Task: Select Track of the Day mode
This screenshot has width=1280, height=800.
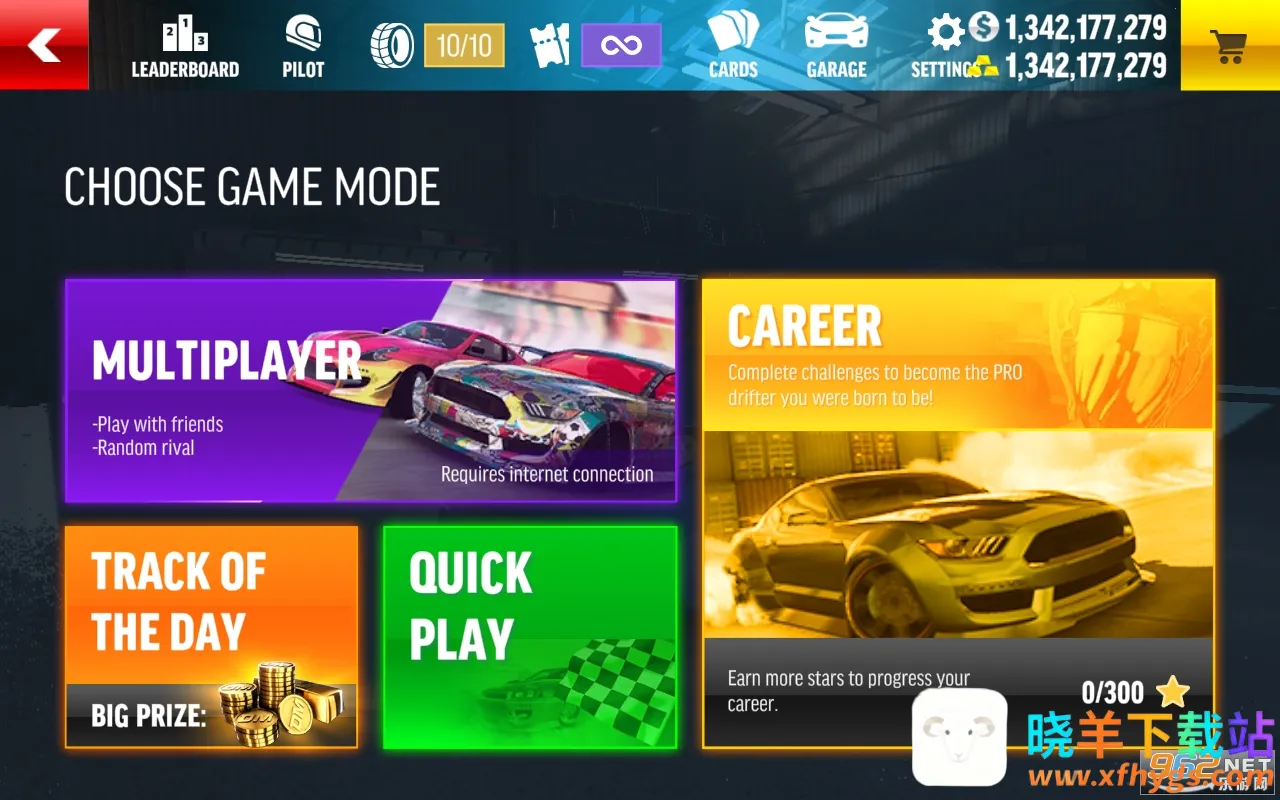Action: [211, 637]
